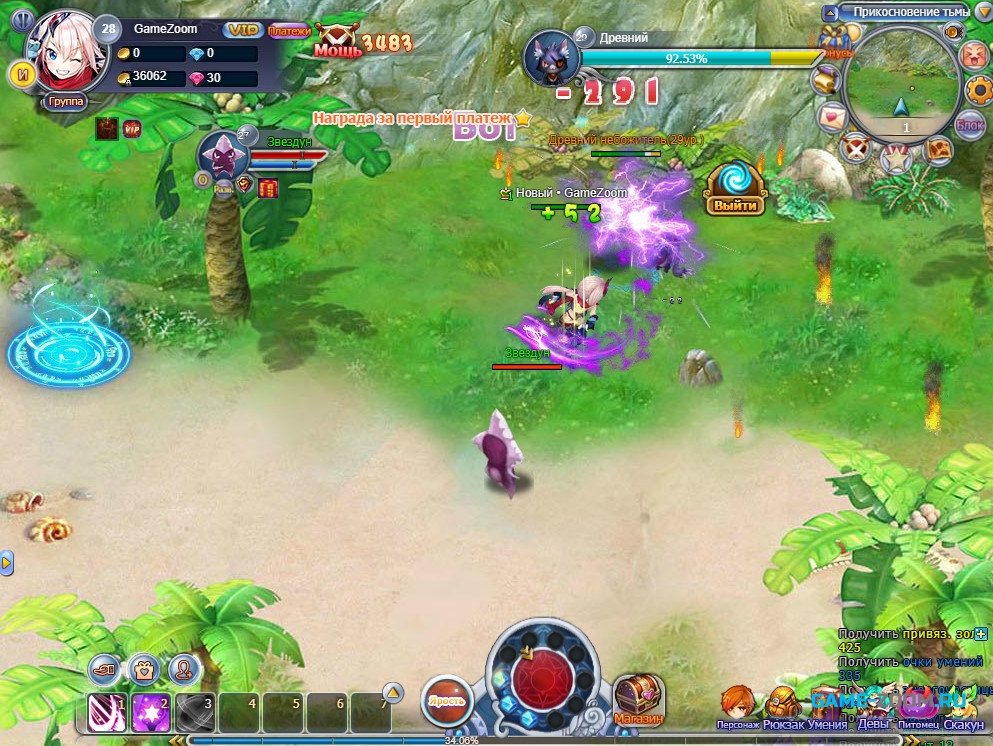Toggle the Блок button near the minimap
993x746 pixels.
click(969, 124)
